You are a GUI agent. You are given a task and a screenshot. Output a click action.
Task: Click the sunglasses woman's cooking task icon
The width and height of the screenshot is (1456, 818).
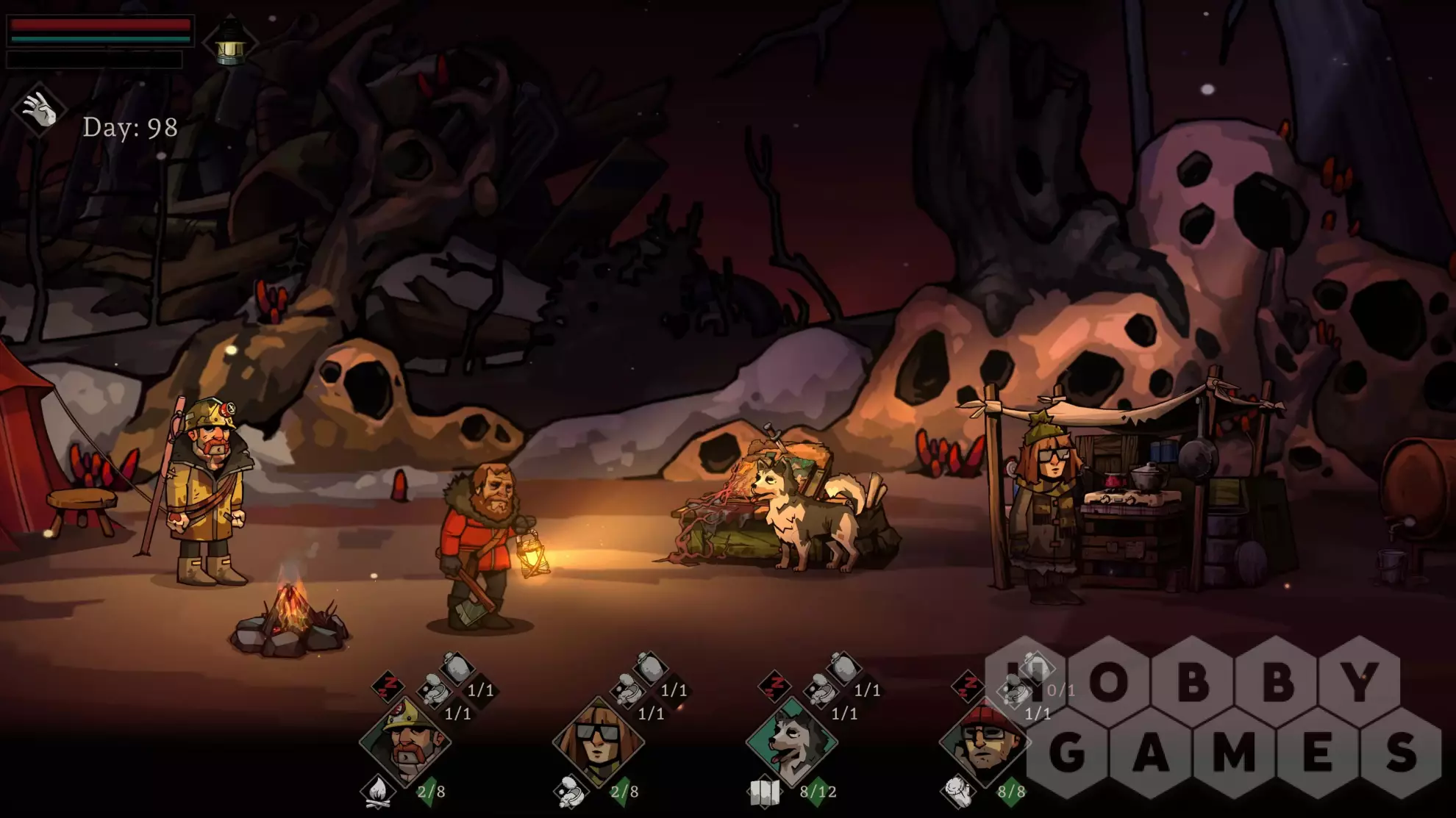pos(571,792)
